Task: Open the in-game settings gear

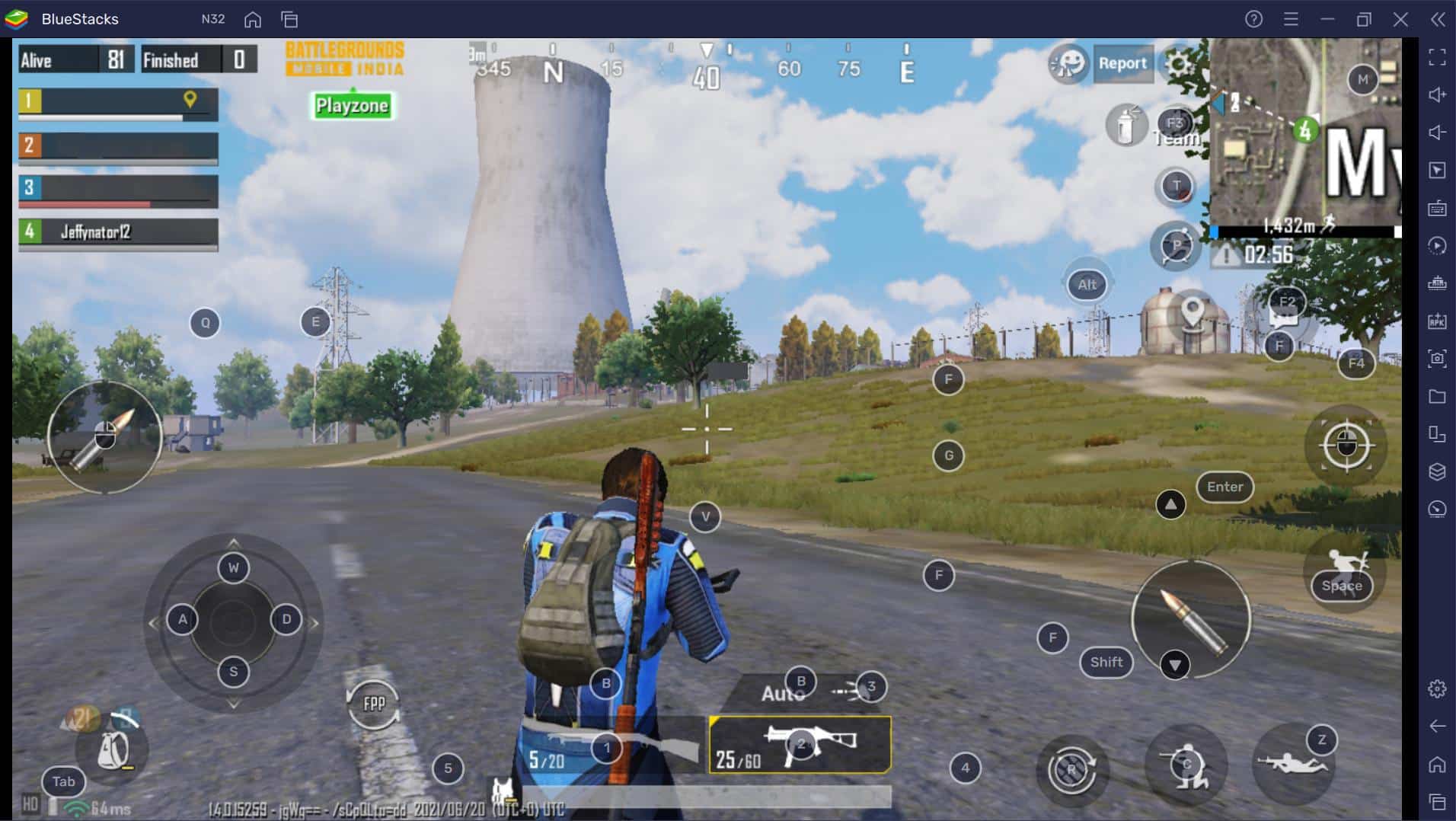Action: click(1177, 65)
